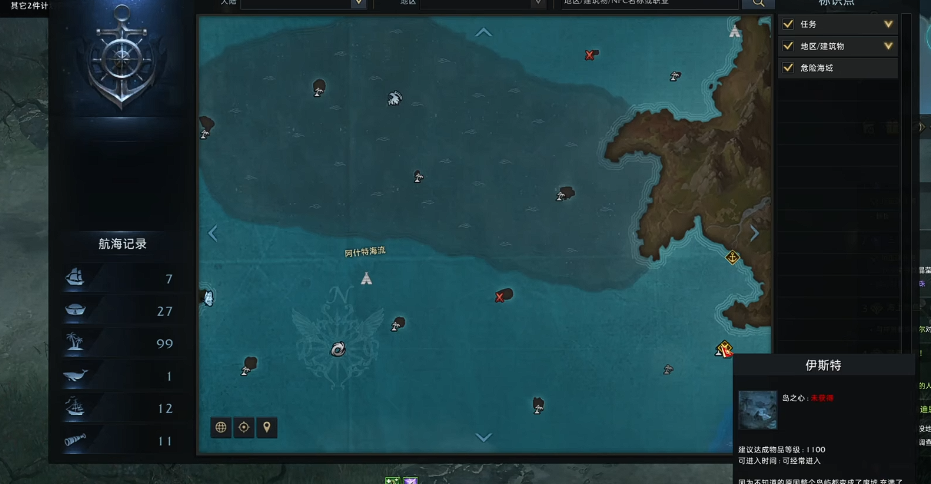Select the golden anchor port marker

tap(732, 258)
